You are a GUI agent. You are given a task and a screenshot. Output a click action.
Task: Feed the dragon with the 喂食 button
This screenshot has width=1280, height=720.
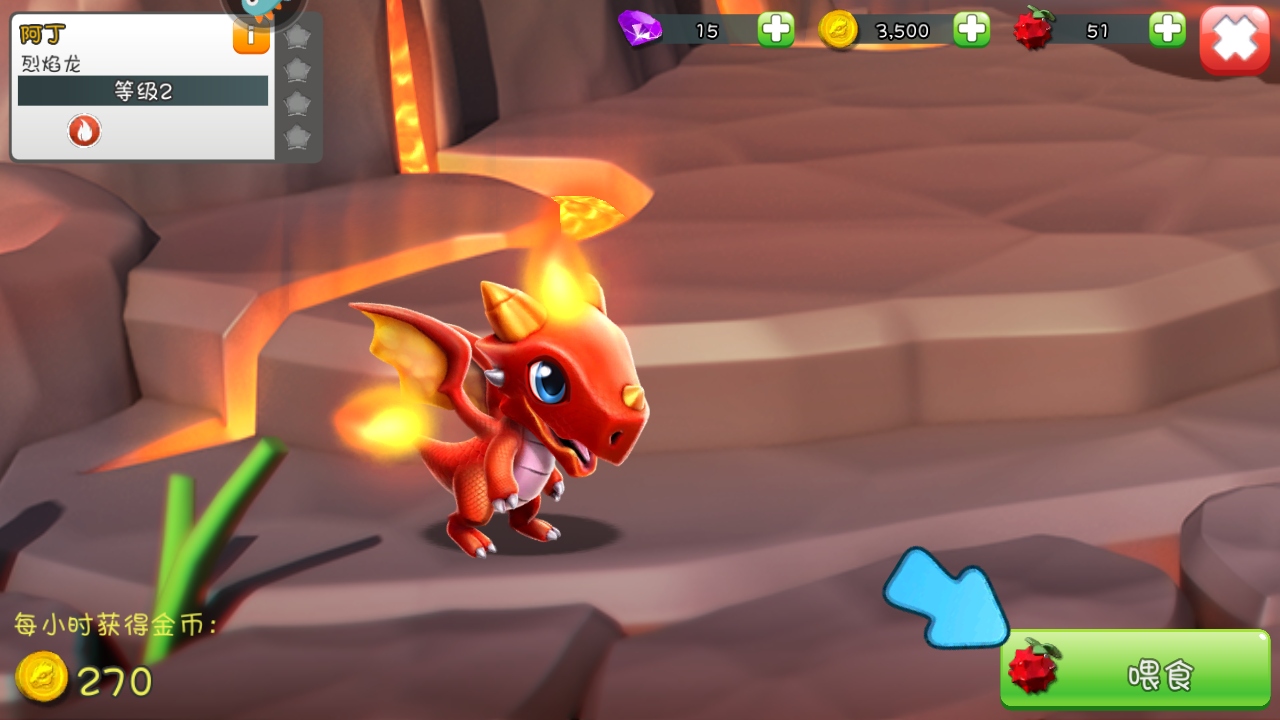1136,671
